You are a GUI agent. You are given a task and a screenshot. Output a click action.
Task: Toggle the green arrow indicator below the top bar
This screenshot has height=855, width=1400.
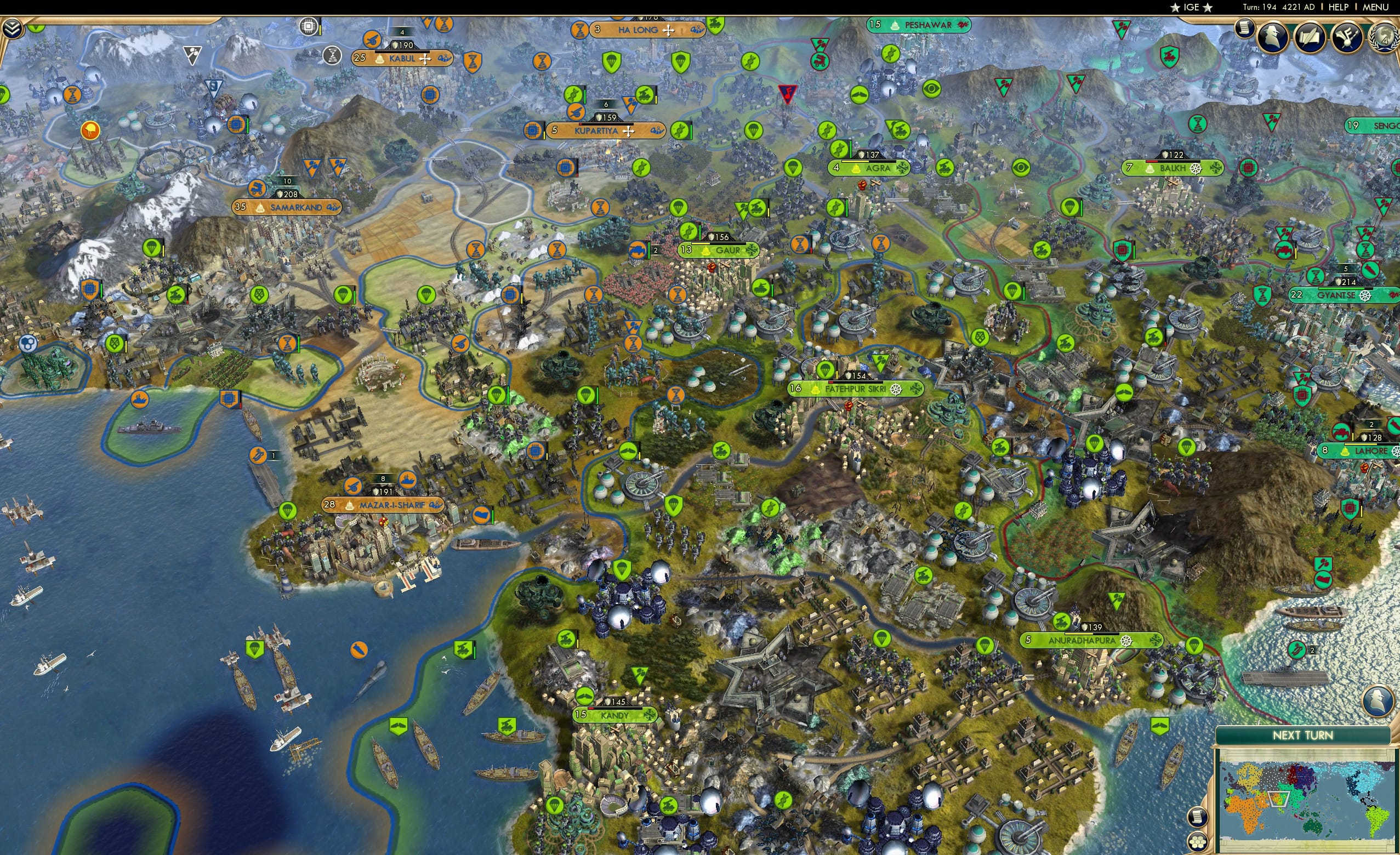tap(36, 27)
